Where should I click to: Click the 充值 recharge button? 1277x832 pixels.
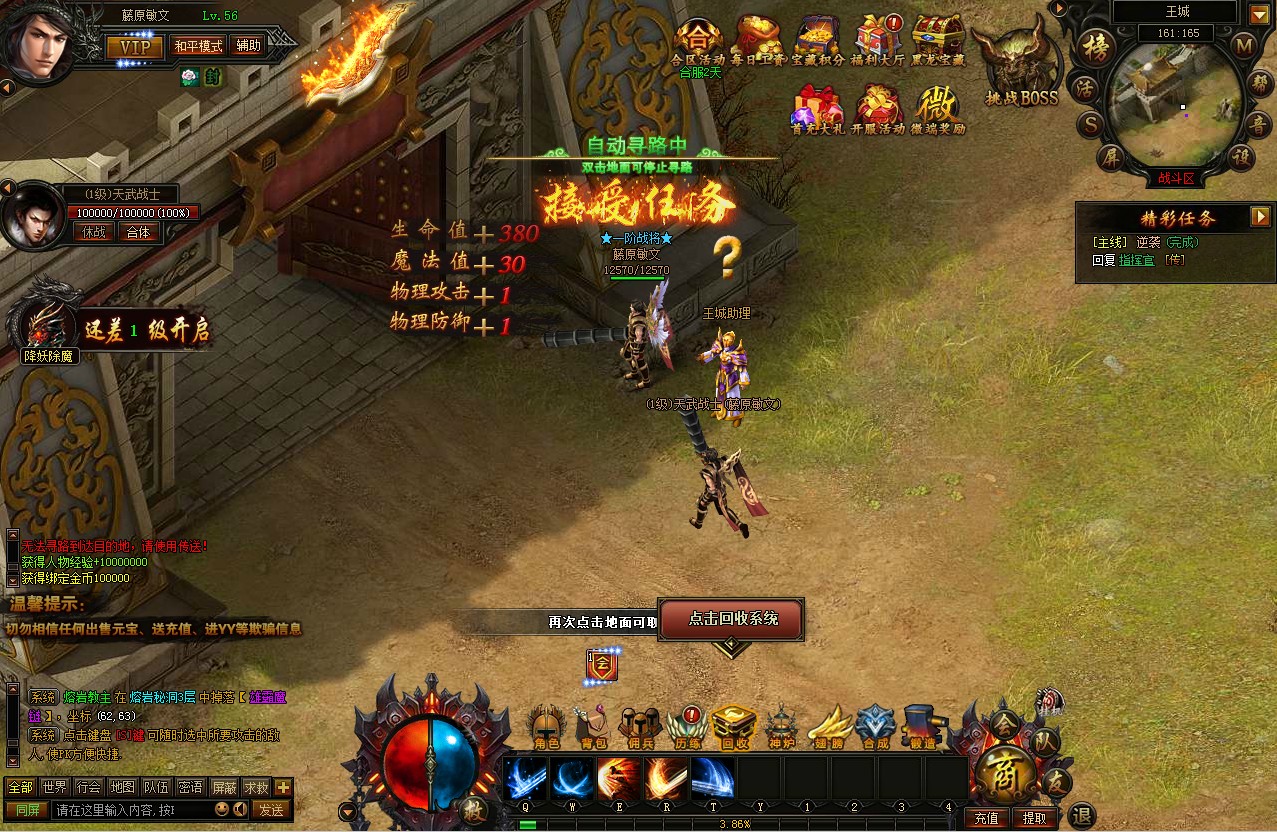(x=986, y=818)
